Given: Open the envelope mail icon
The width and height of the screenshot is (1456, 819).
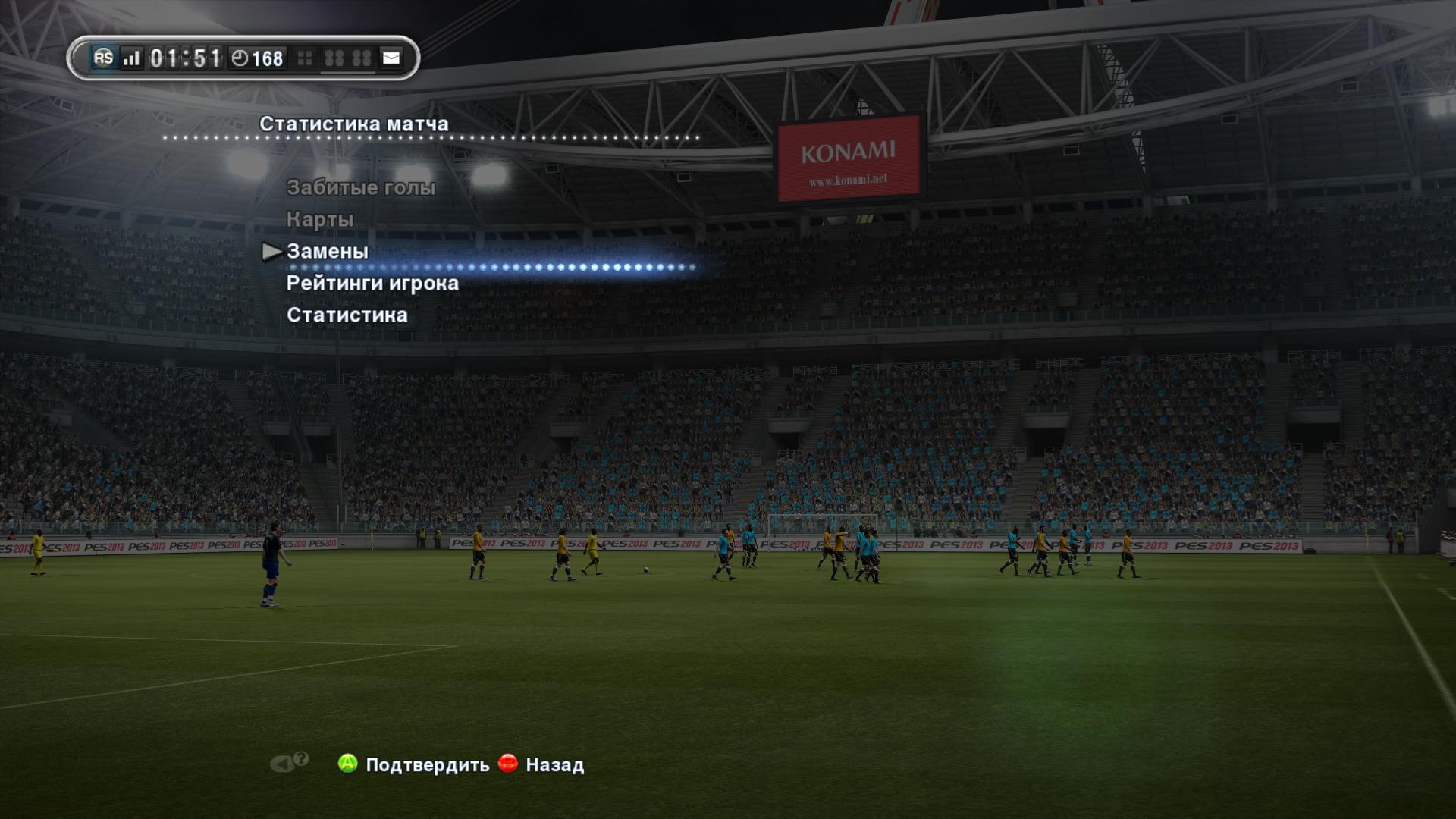Looking at the screenshot, I should 391,58.
